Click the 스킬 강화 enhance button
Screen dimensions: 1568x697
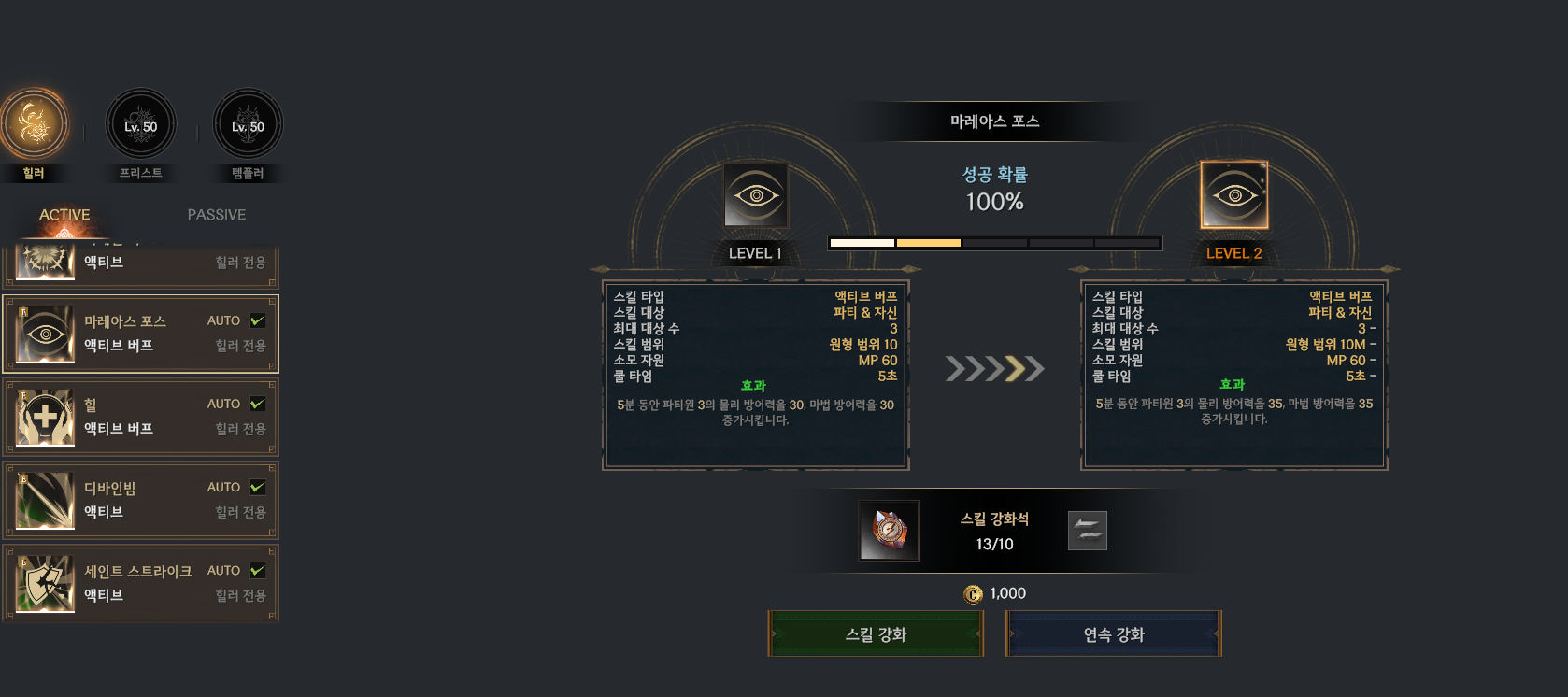[x=876, y=634]
